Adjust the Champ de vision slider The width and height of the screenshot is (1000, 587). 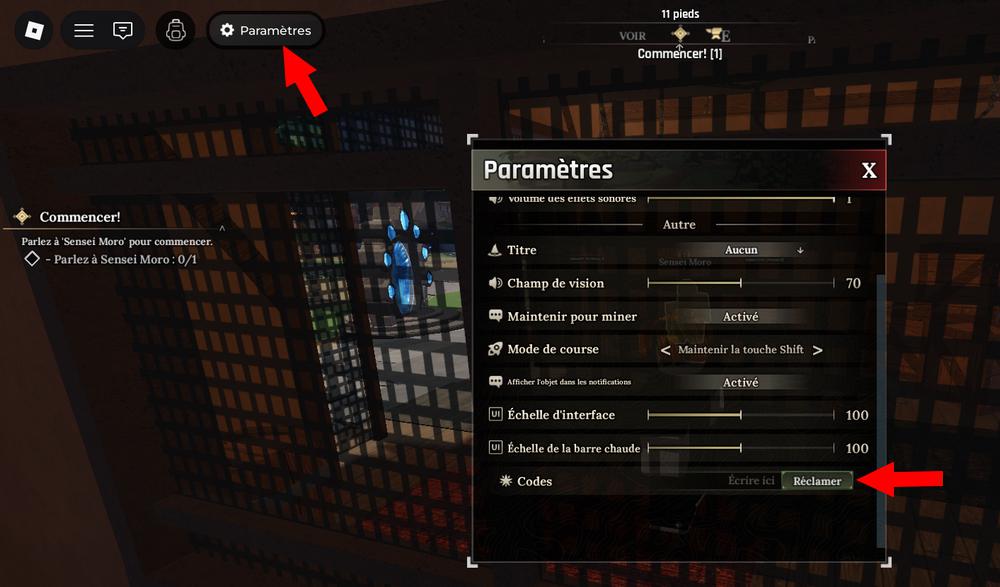point(741,283)
